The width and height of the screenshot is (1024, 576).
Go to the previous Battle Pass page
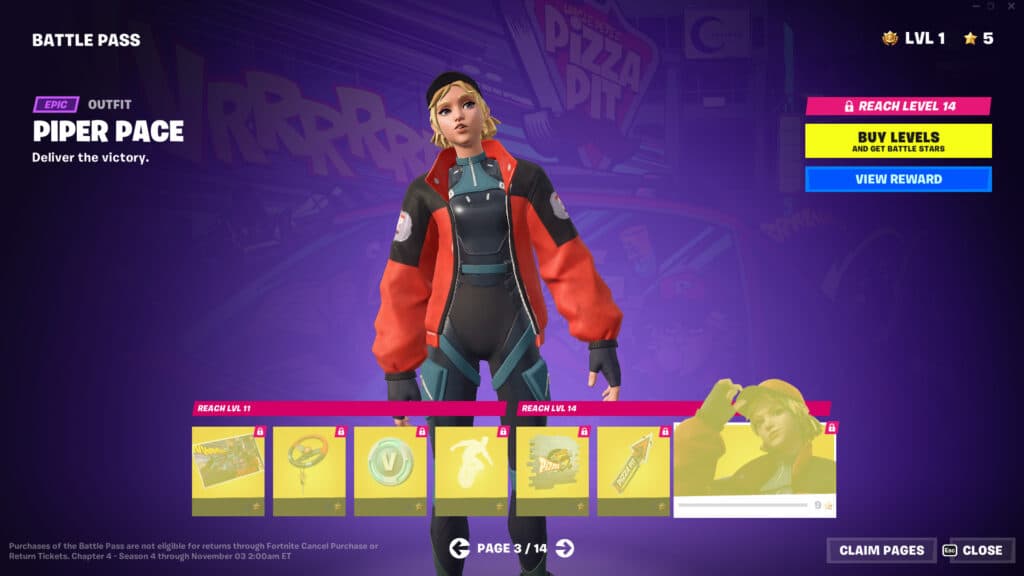[x=459, y=547]
